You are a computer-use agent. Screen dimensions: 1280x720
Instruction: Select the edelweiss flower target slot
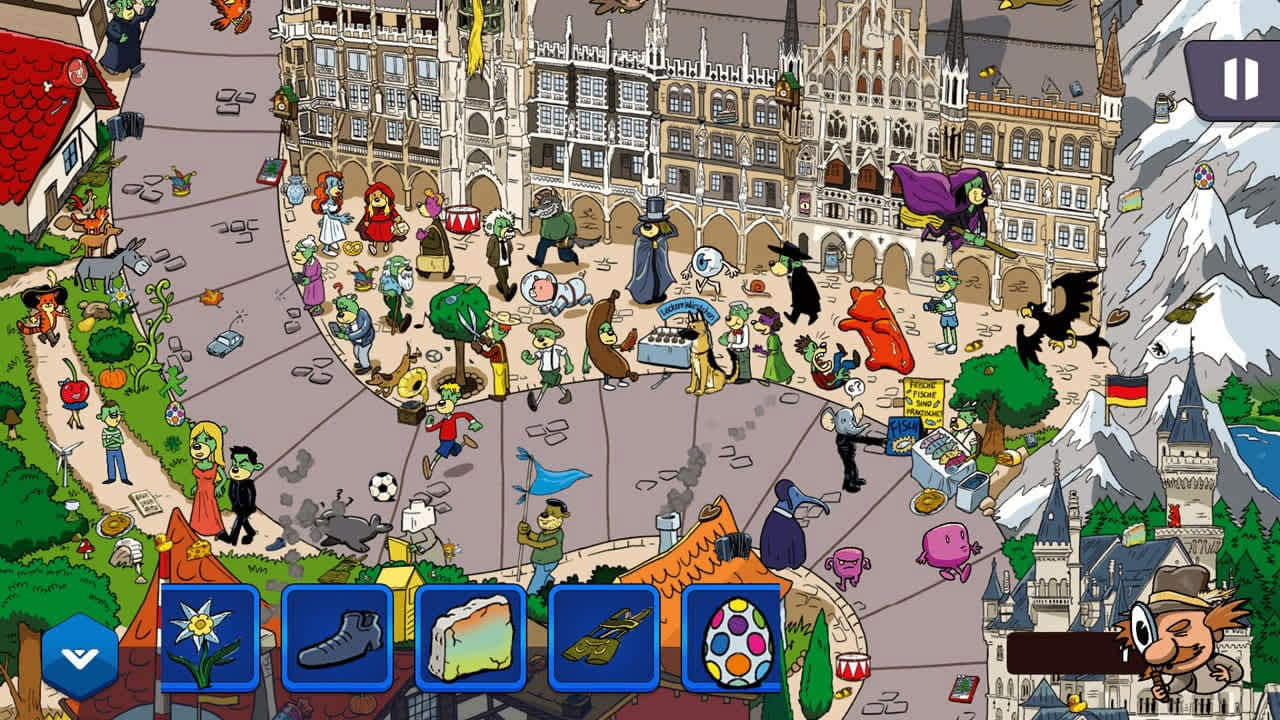point(210,638)
